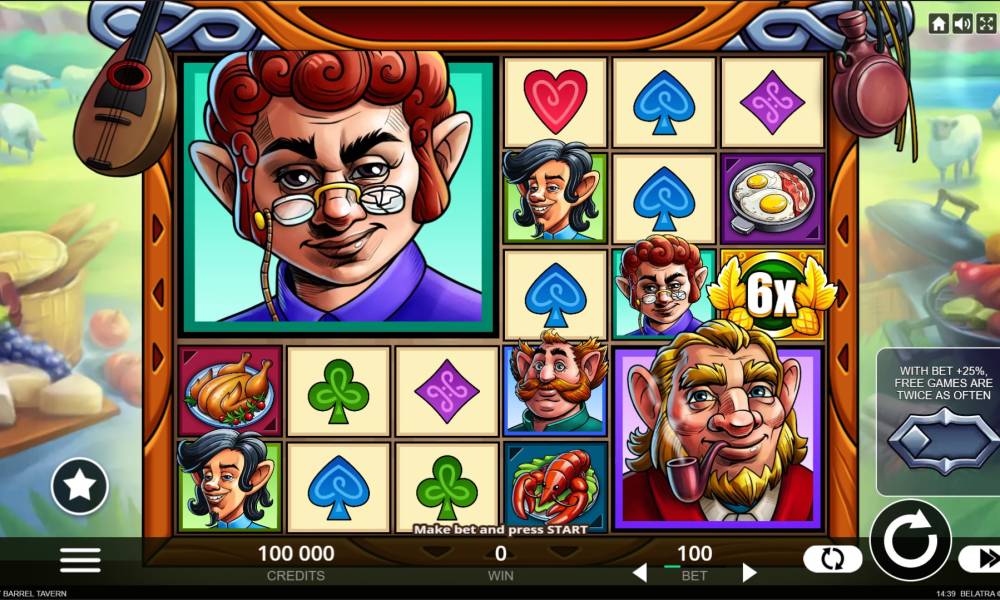This screenshot has width=1000, height=600.
Task: Enable autoplay with the looping arrows button
Action: (832, 559)
